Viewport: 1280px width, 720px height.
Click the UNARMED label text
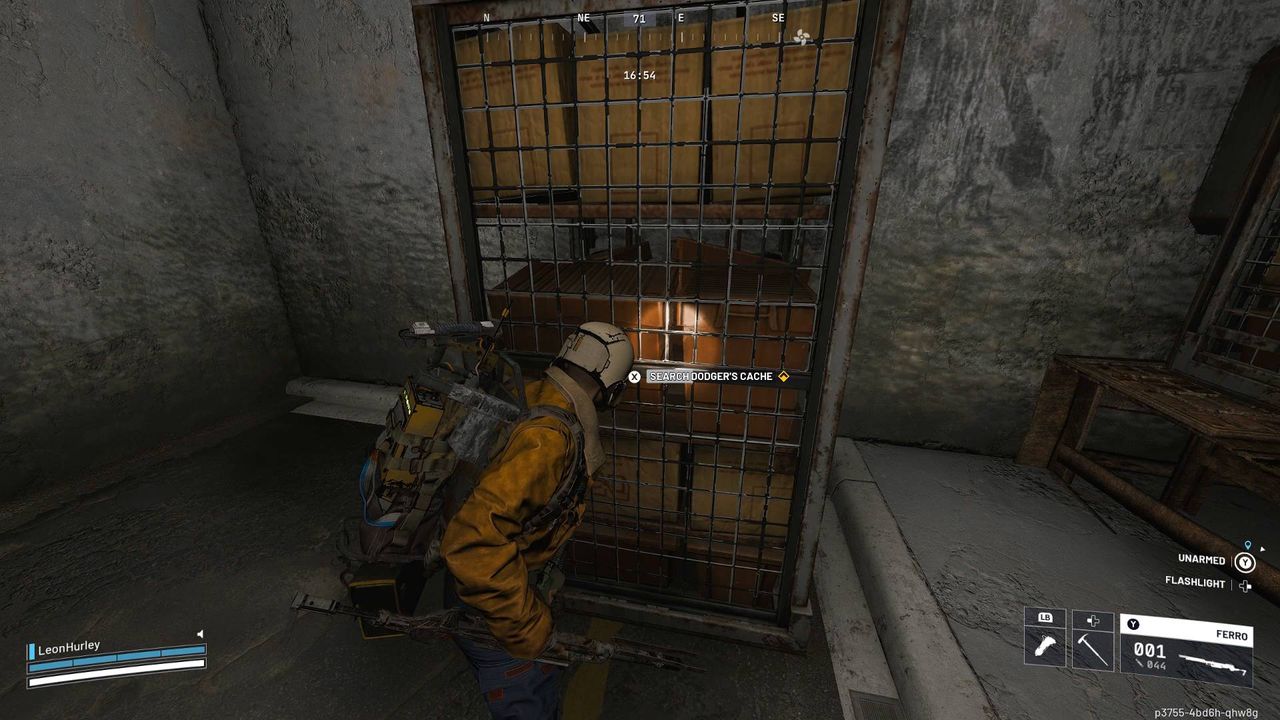[1202, 560]
